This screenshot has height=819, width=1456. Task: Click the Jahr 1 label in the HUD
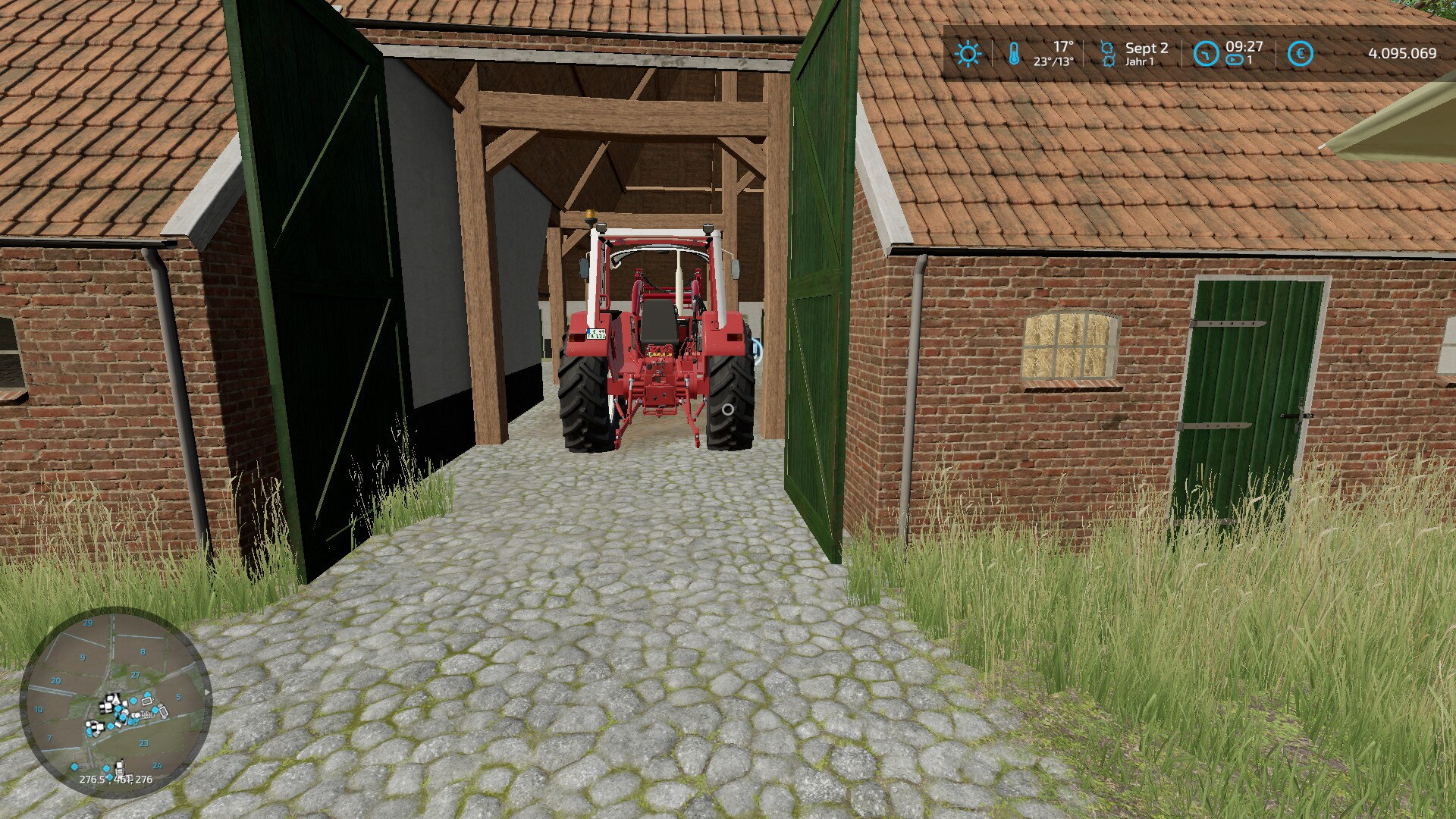click(1140, 60)
